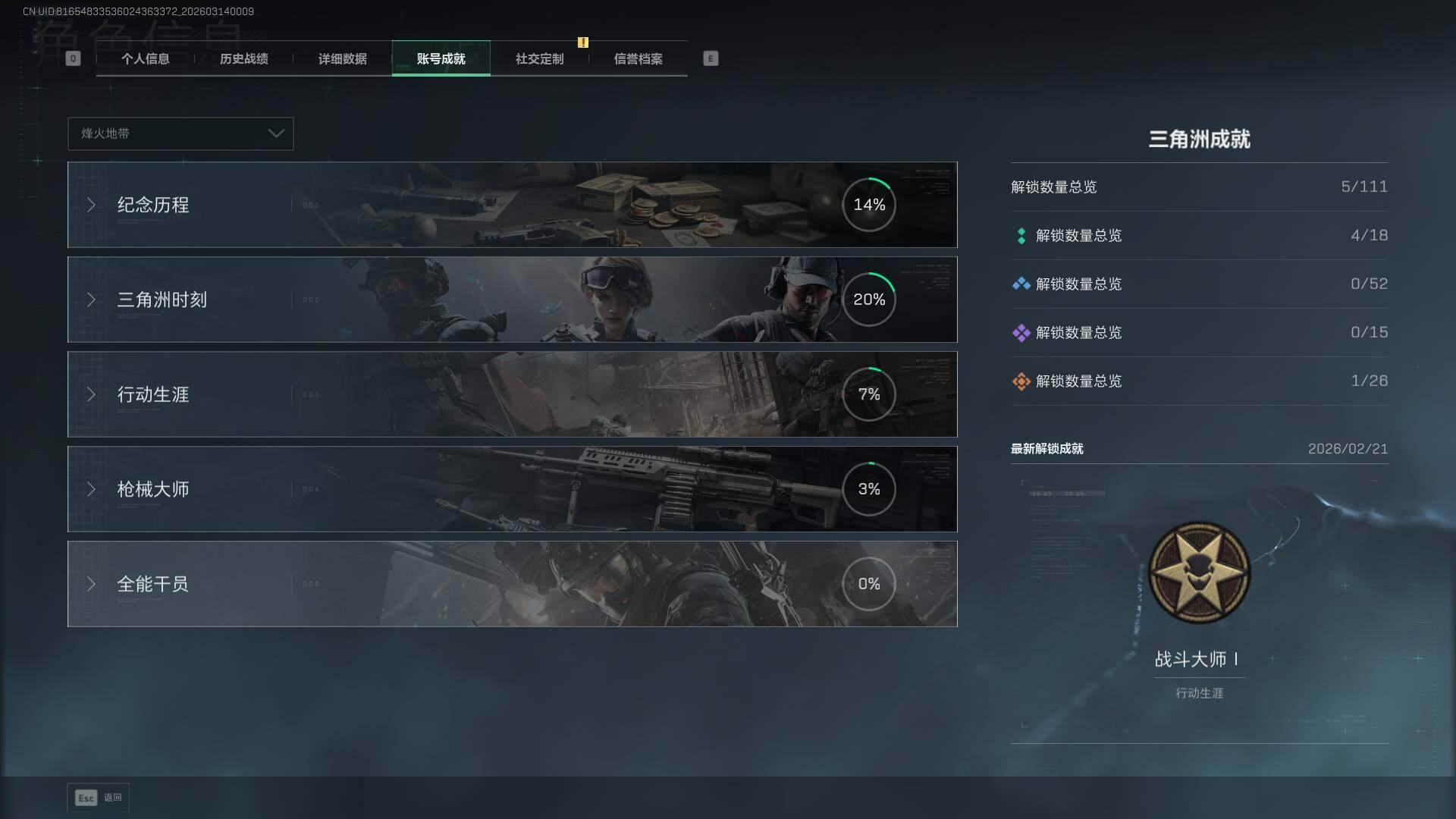This screenshot has height=819, width=1456.
Task: Open the 烽火地带 mode dropdown
Action: 180,133
